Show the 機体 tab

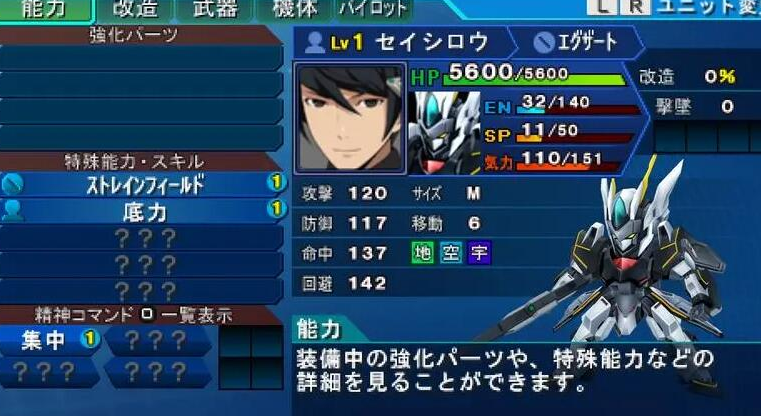pyautogui.click(x=294, y=10)
